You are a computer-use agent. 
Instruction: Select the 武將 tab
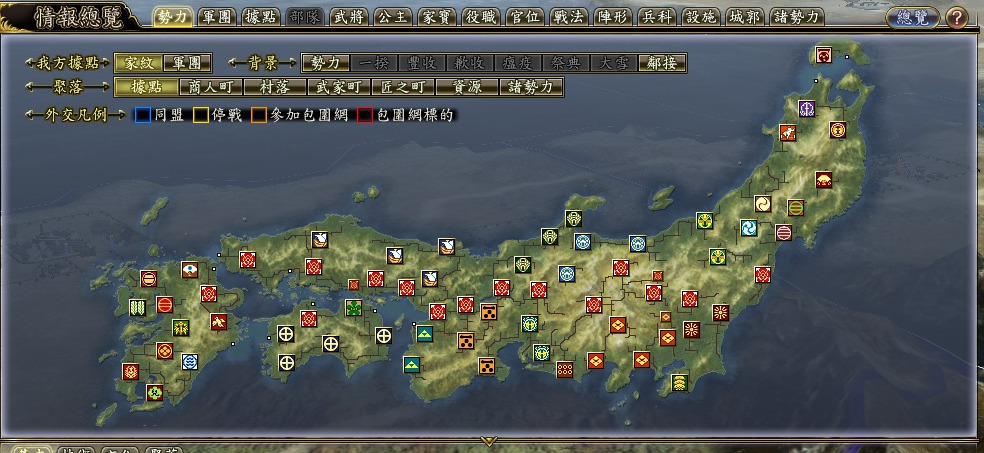coord(348,17)
